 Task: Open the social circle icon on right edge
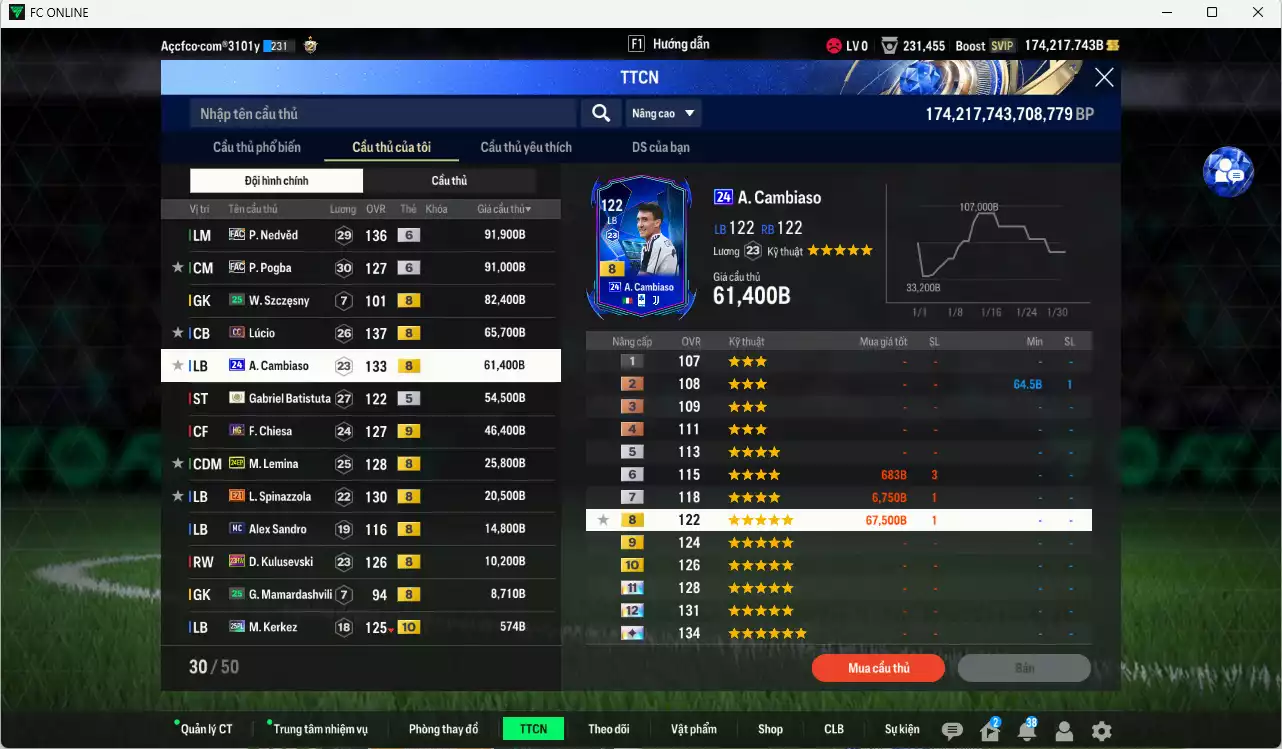pyautogui.click(x=1228, y=171)
